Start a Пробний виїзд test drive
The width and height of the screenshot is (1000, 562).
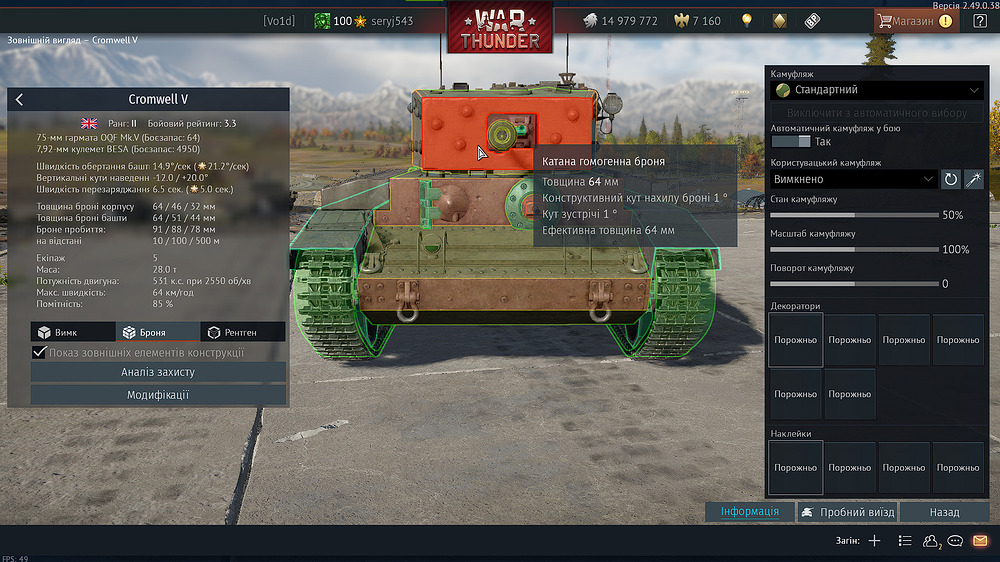click(x=846, y=512)
